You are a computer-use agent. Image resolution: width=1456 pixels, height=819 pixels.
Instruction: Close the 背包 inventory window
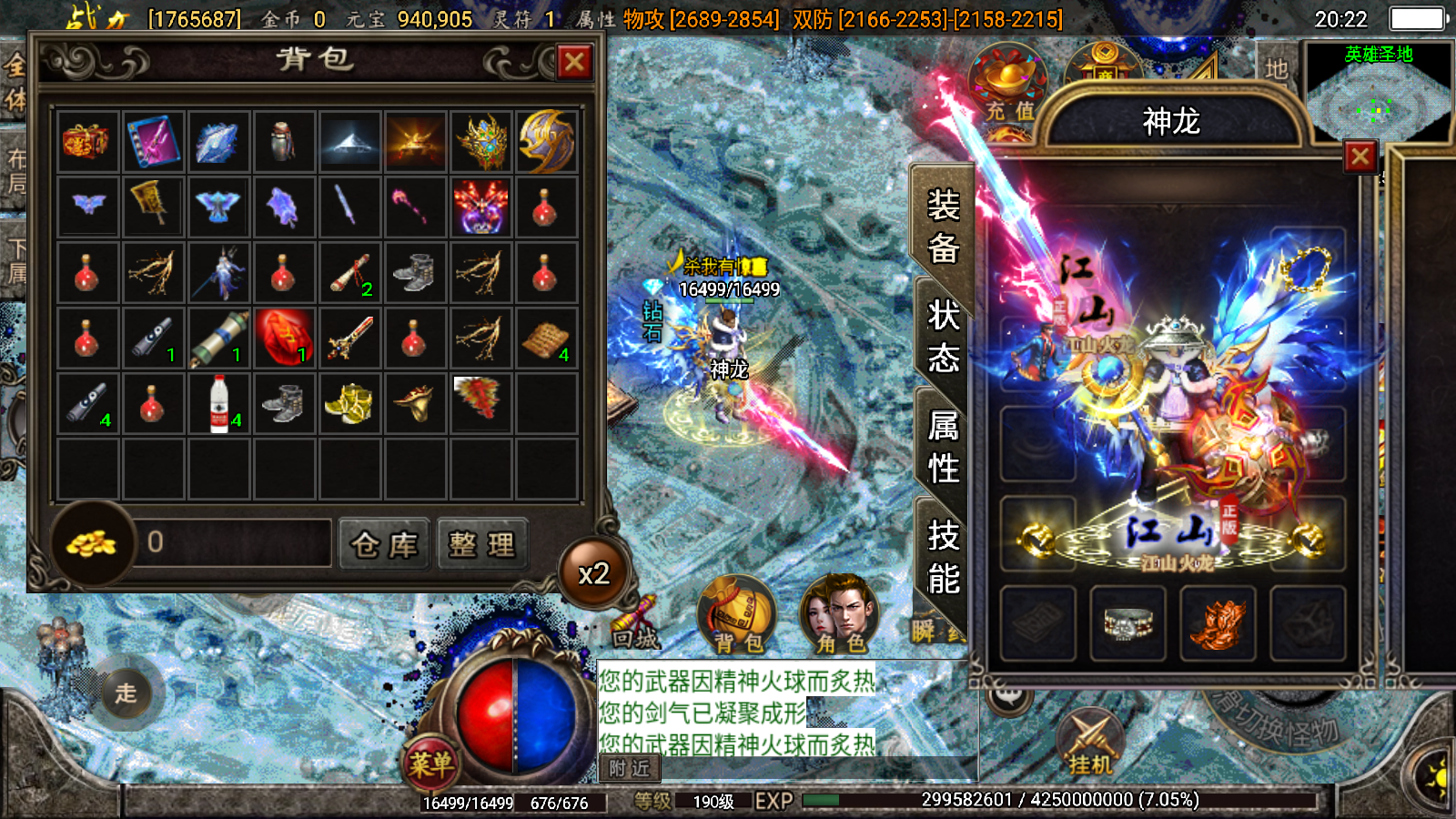[574, 63]
